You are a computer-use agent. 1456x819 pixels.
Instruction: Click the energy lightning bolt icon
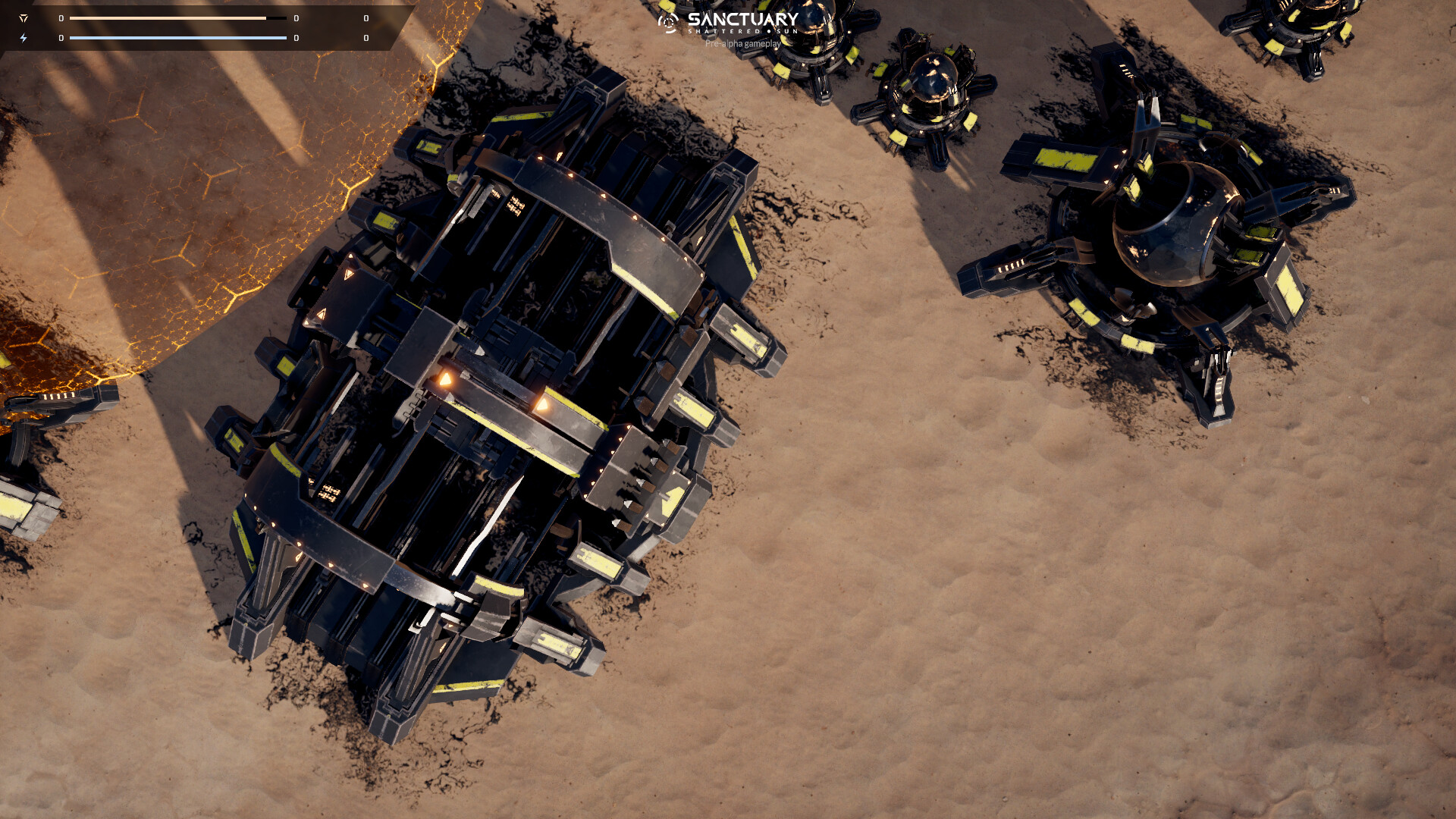[x=24, y=37]
